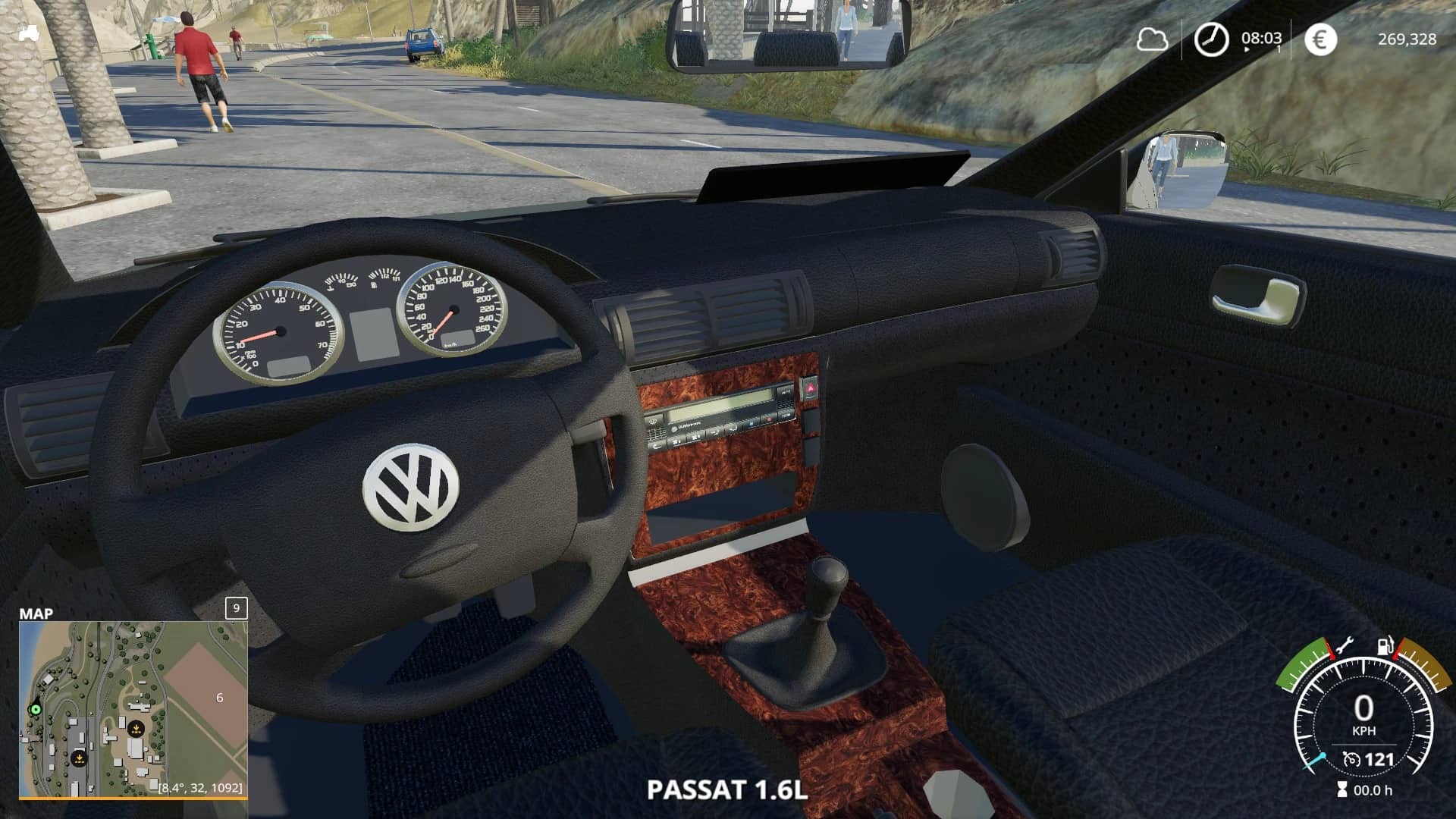This screenshot has width=1456, height=819.
Task: Select the clock time icon
Action: [1211, 39]
